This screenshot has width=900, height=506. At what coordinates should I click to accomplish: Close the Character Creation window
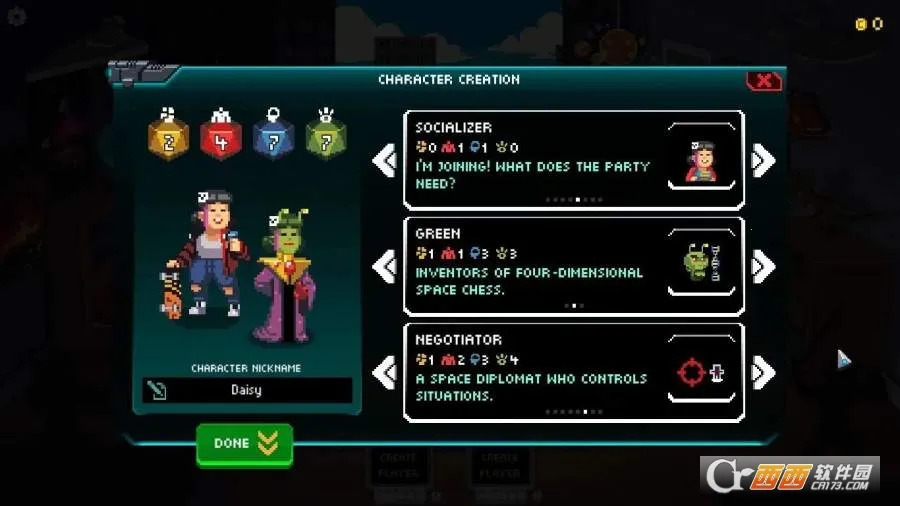click(763, 81)
